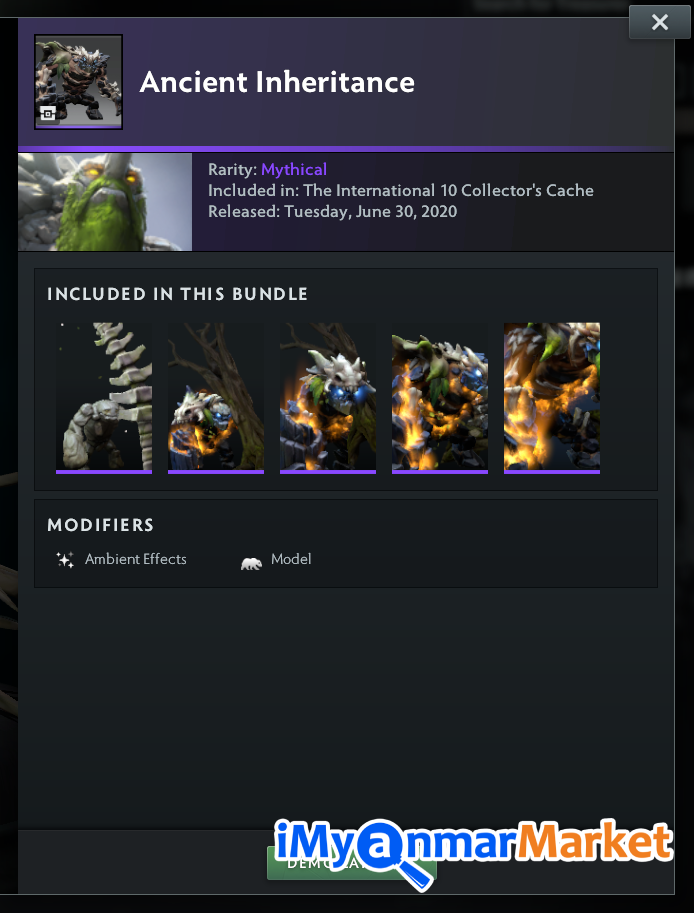Close the Ancient Inheritance item window
Screen dimensions: 694x913
click(659, 22)
